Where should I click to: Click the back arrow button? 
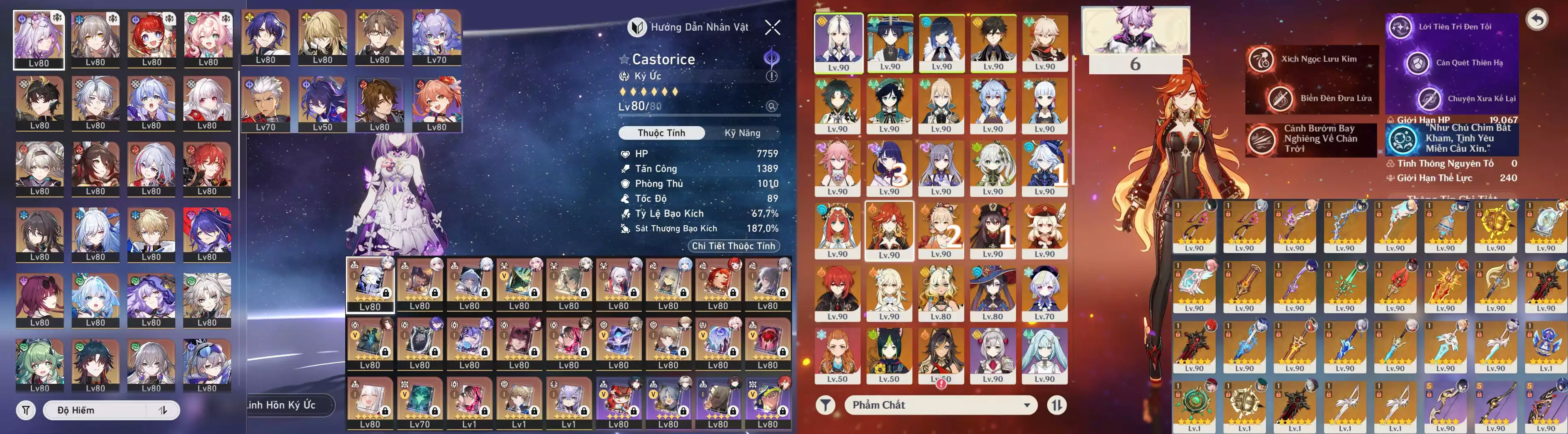[x=1537, y=20]
